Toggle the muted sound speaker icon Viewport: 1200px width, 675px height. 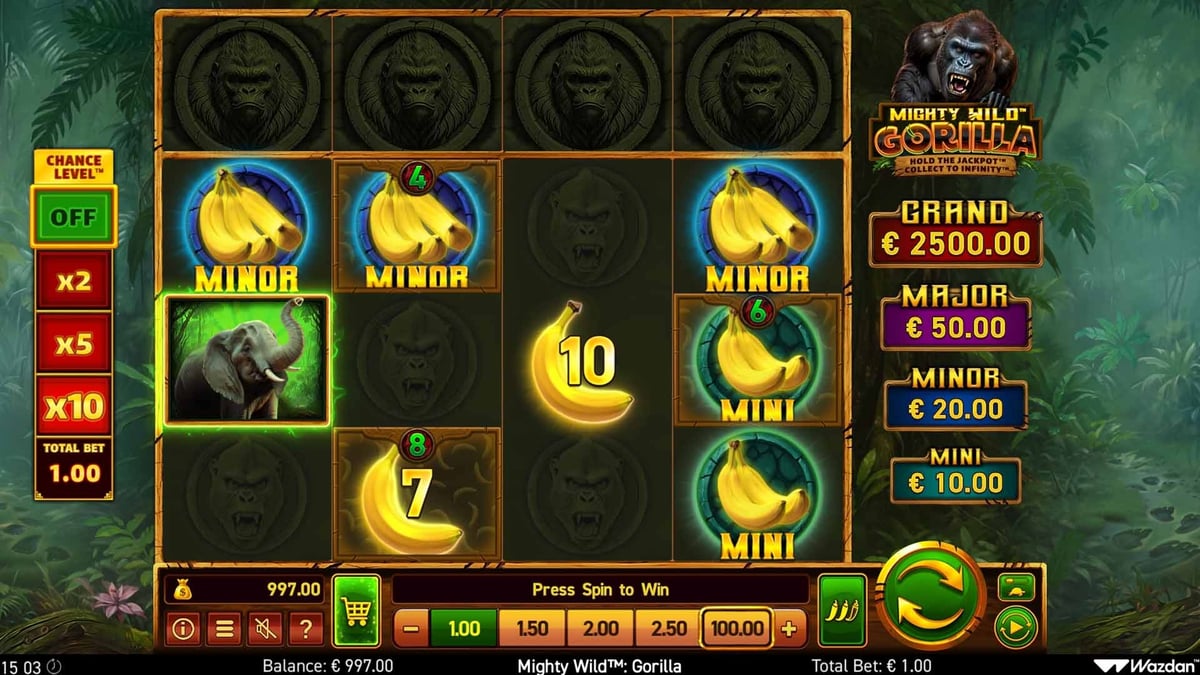point(264,629)
